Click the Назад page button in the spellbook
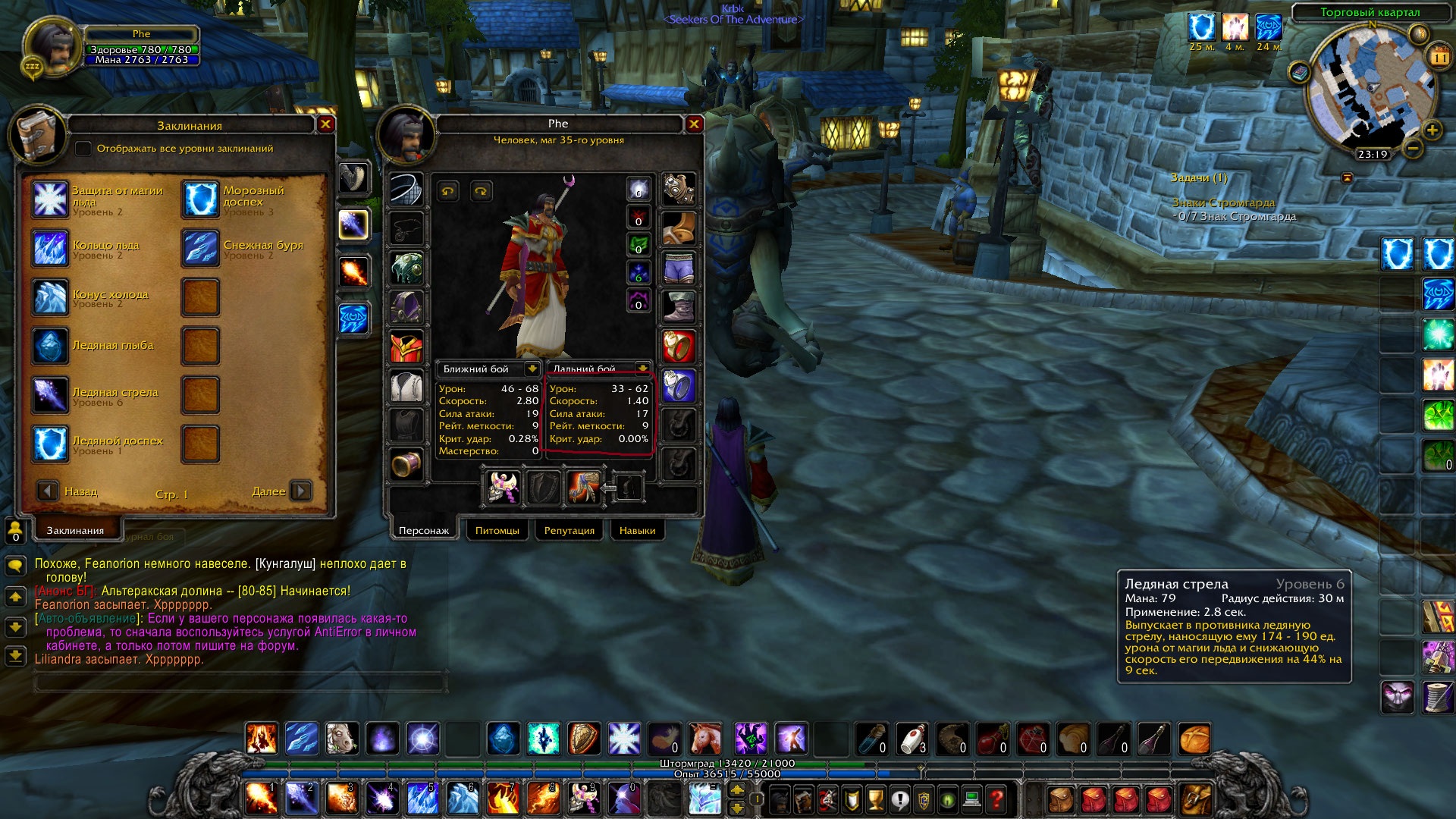This screenshot has width=1456, height=819. 49,491
